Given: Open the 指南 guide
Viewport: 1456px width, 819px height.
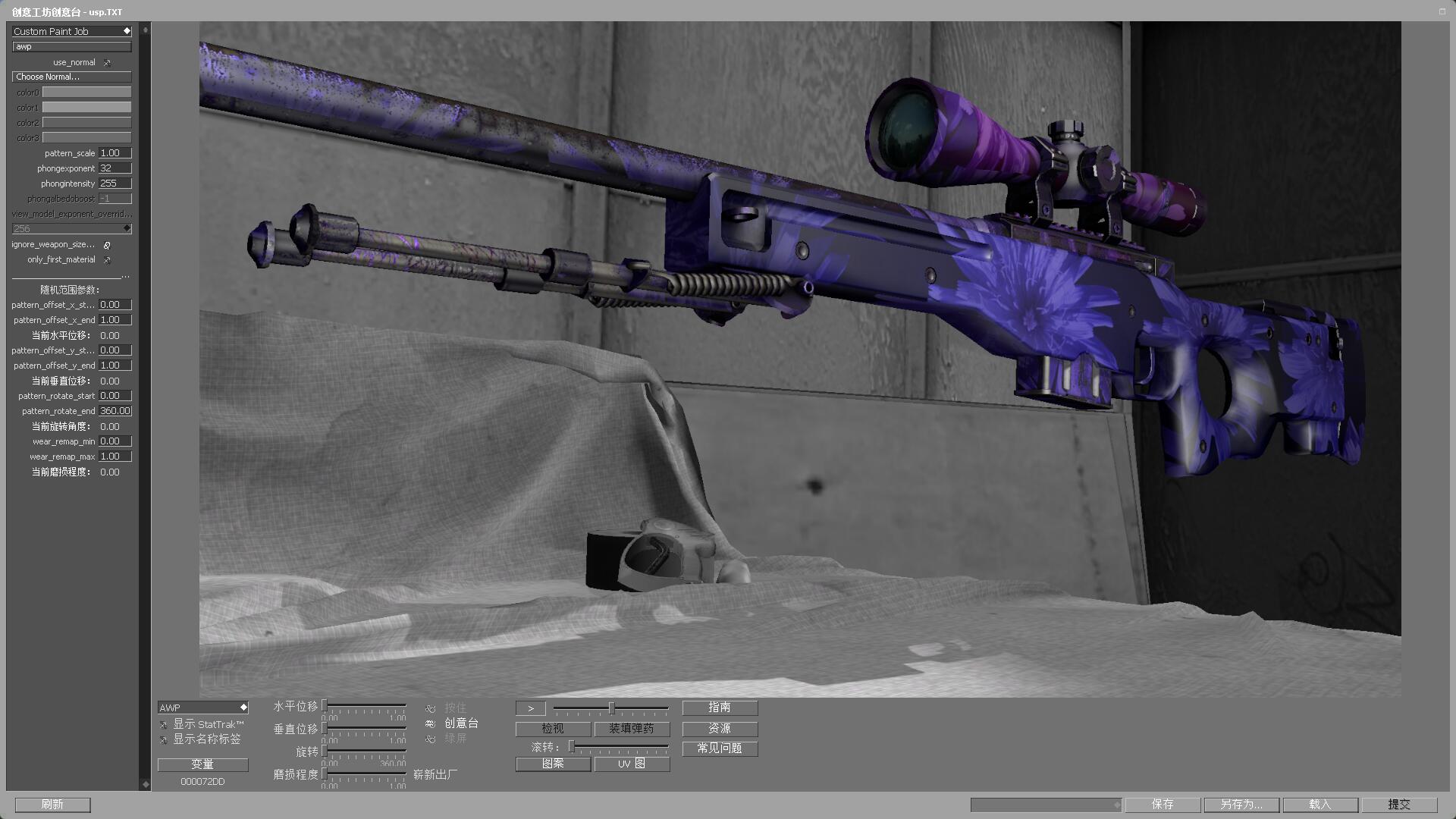Looking at the screenshot, I should point(720,708).
